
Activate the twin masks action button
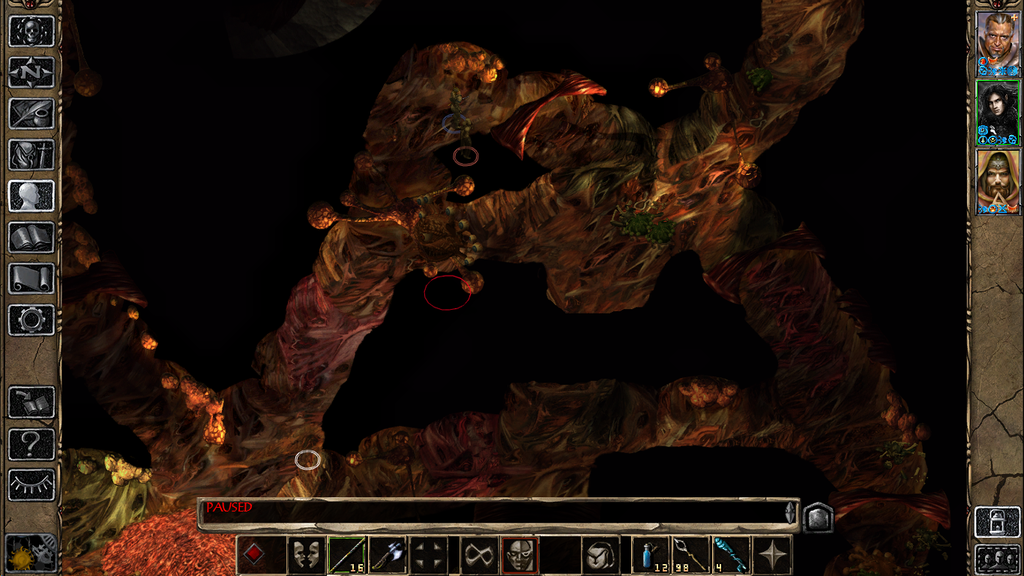[306, 554]
